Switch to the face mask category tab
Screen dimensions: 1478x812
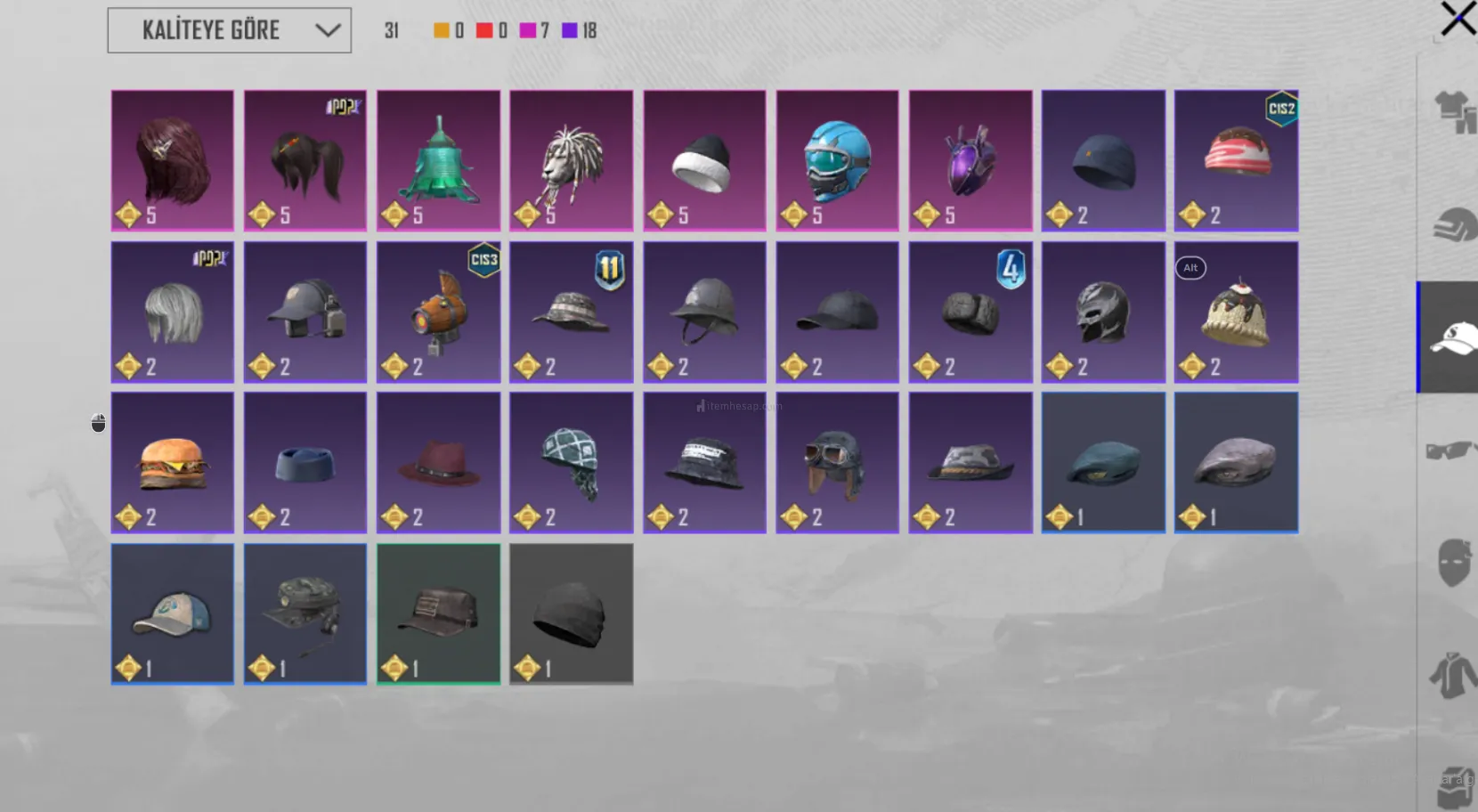[x=1453, y=563]
